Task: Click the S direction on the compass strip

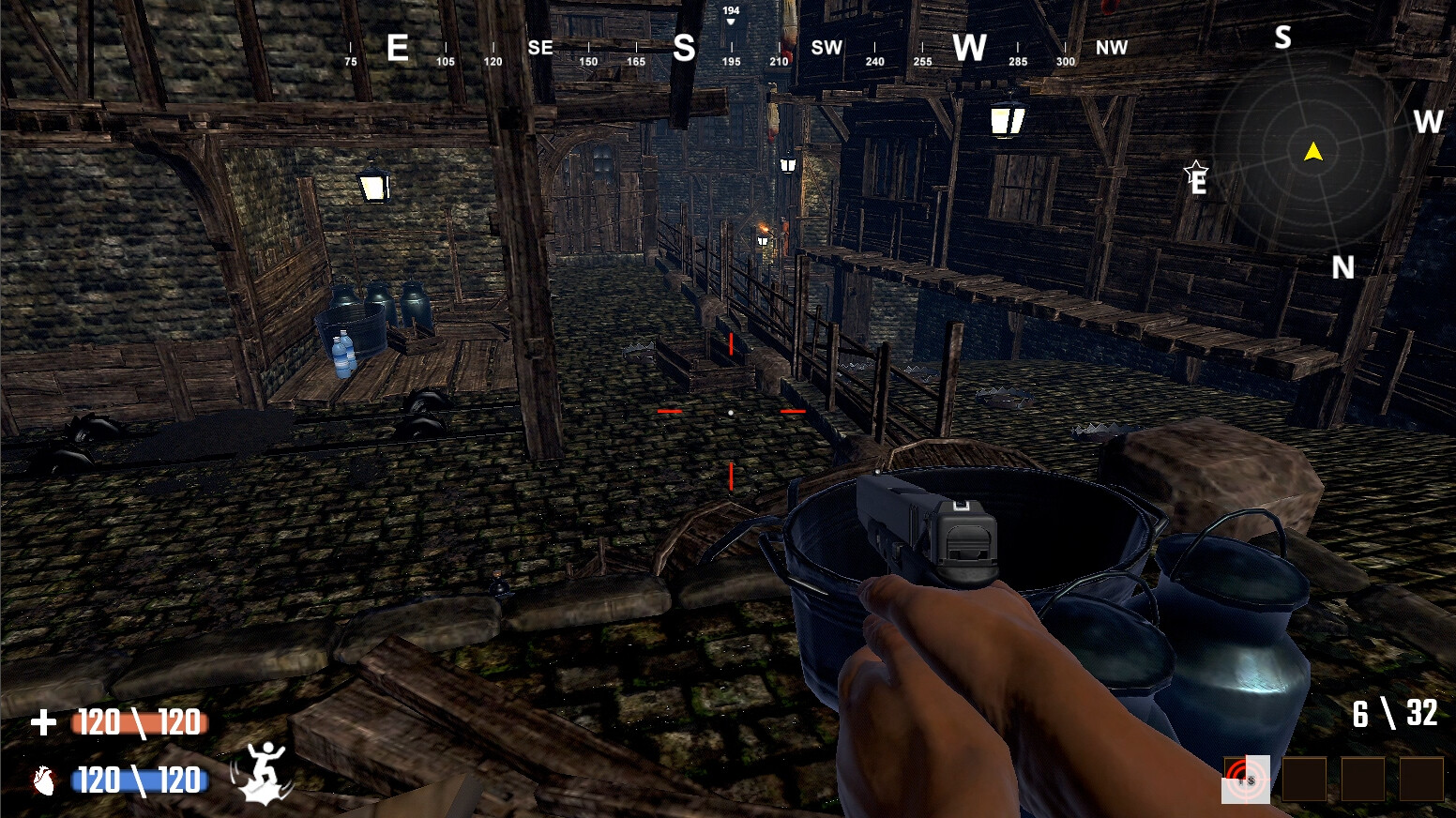Action: (684, 46)
